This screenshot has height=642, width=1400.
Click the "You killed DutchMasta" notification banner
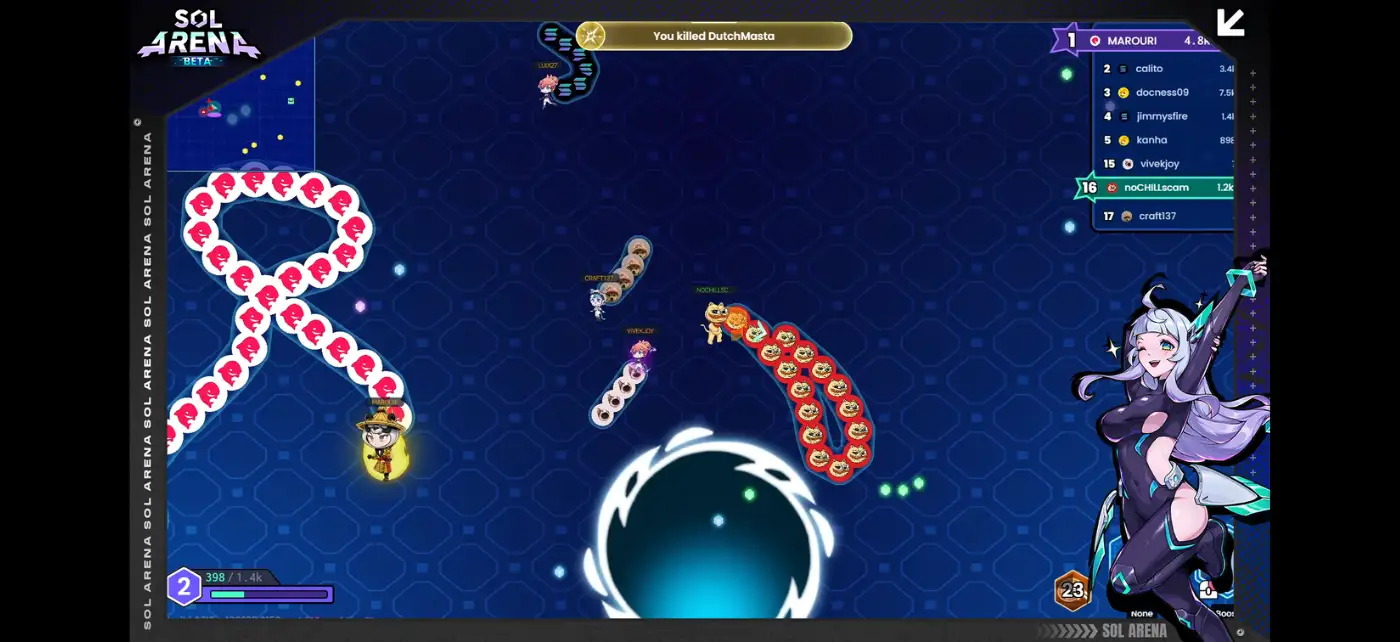pyautogui.click(x=714, y=36)
